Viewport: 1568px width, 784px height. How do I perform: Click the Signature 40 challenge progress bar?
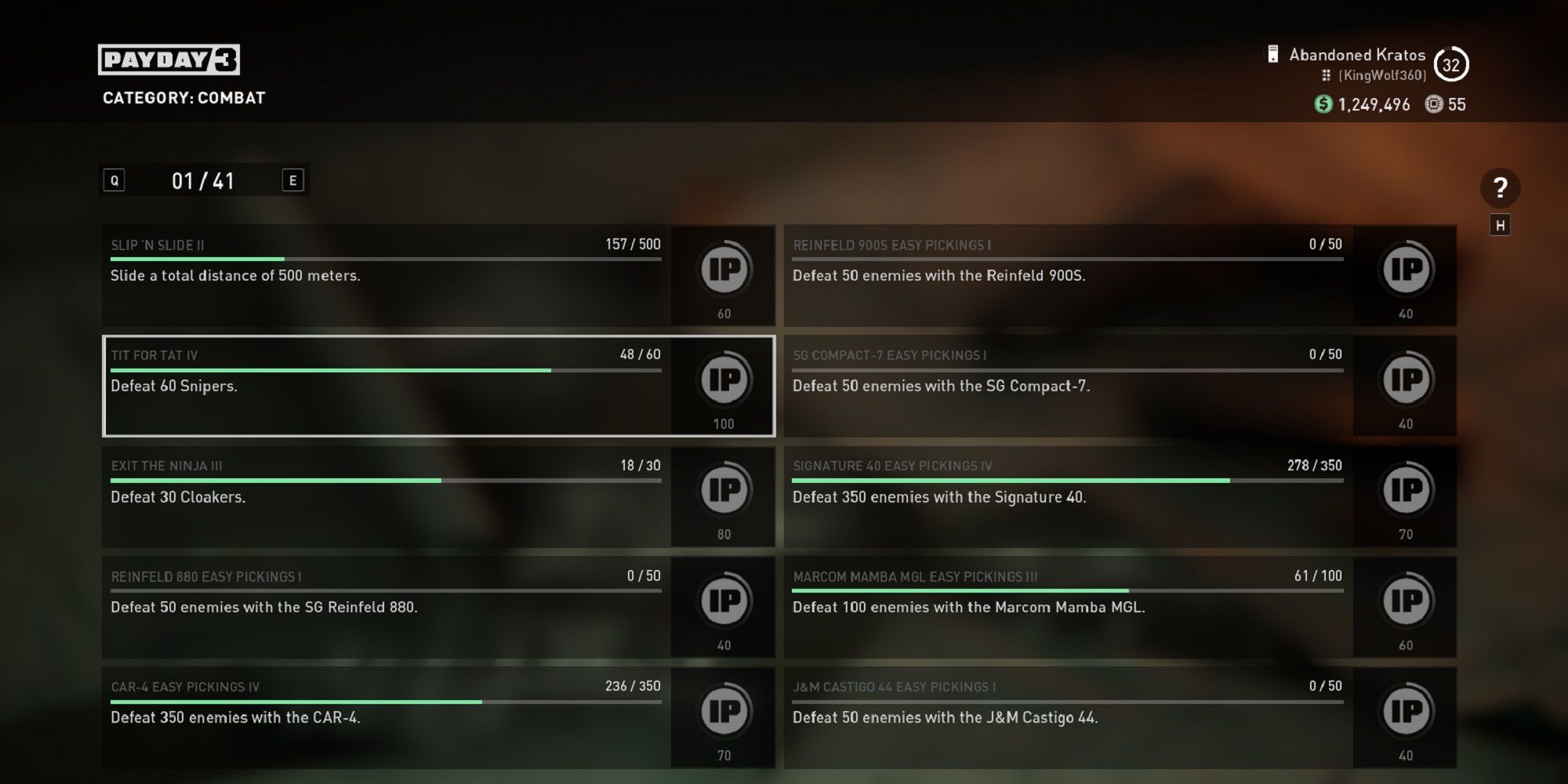1066,479
